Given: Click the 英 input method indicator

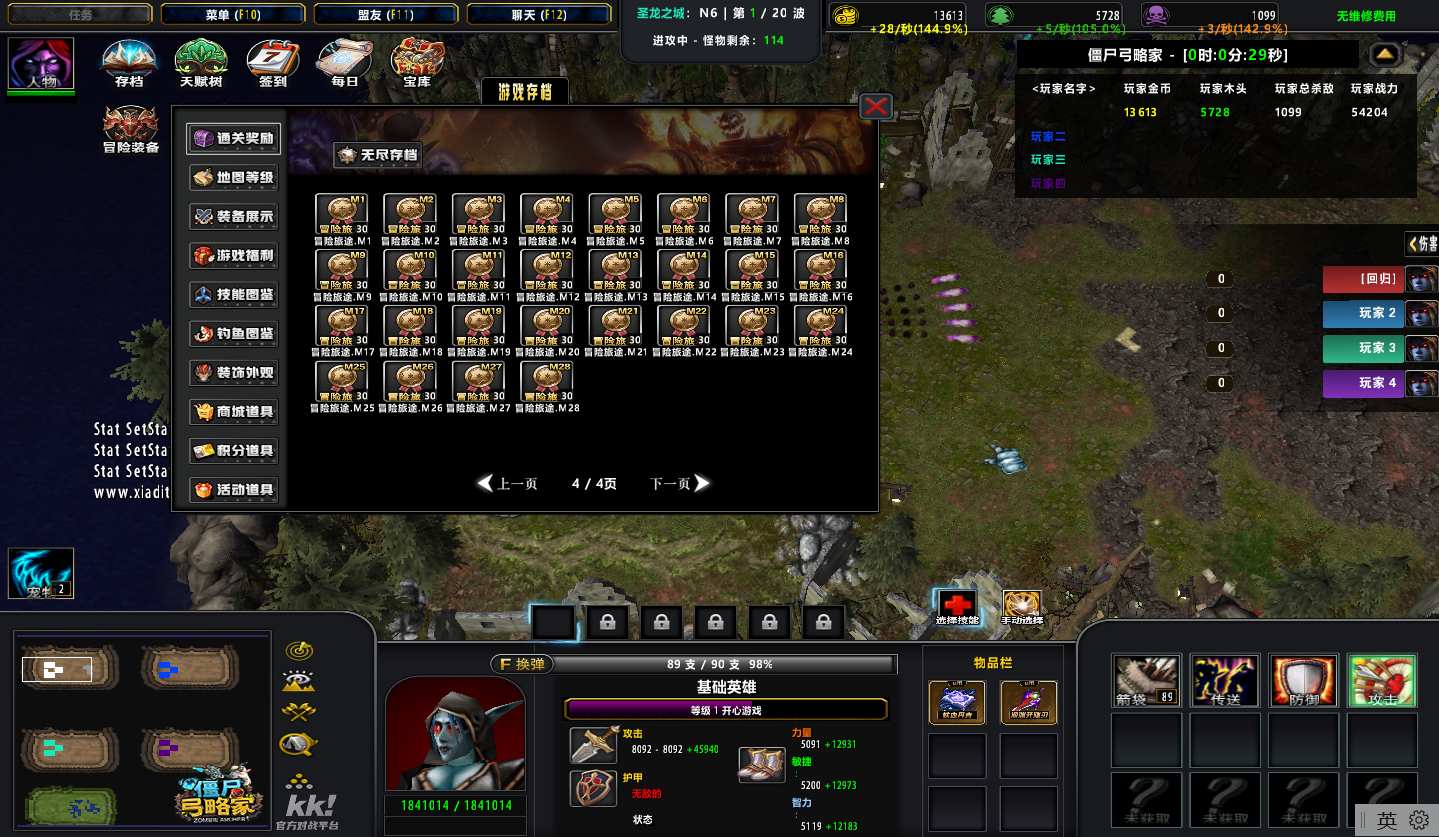Looking at the screenshot, I should pos(1386,821).
